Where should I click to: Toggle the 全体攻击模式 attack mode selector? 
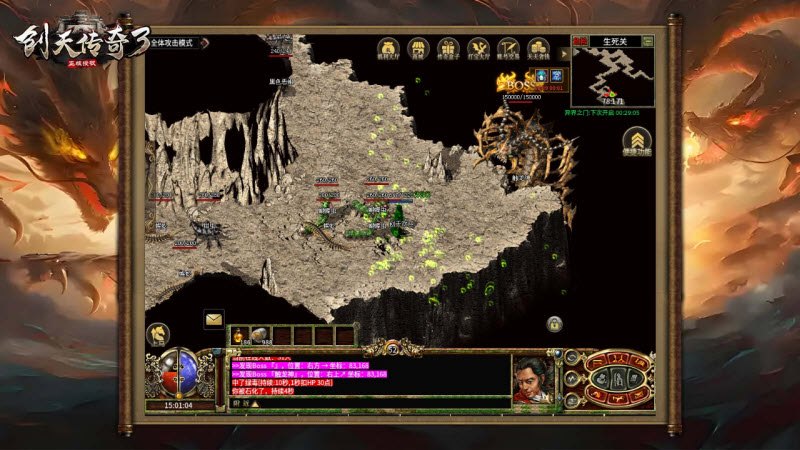tap(174, 43)
